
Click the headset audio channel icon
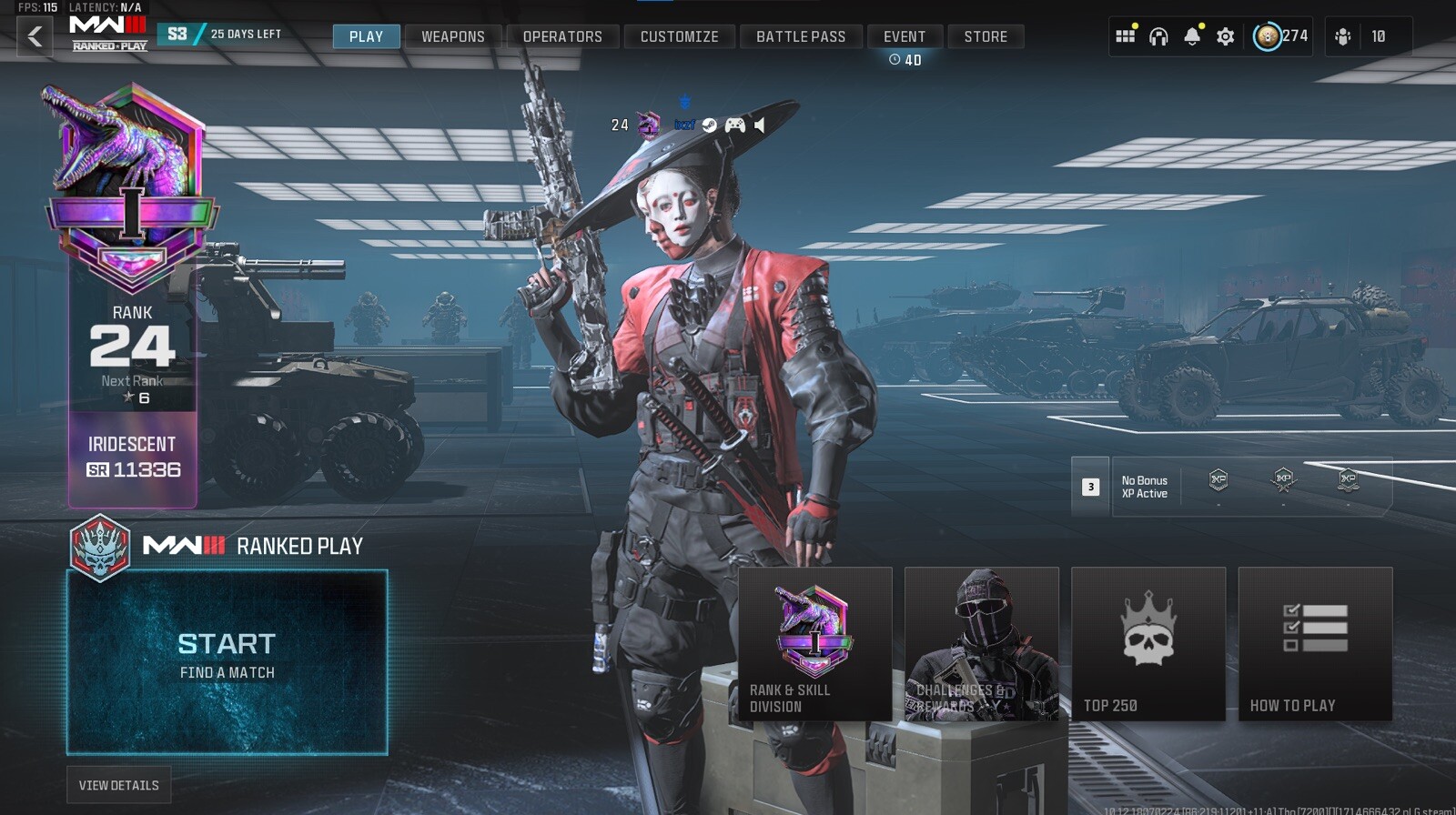pos(1158,37)
